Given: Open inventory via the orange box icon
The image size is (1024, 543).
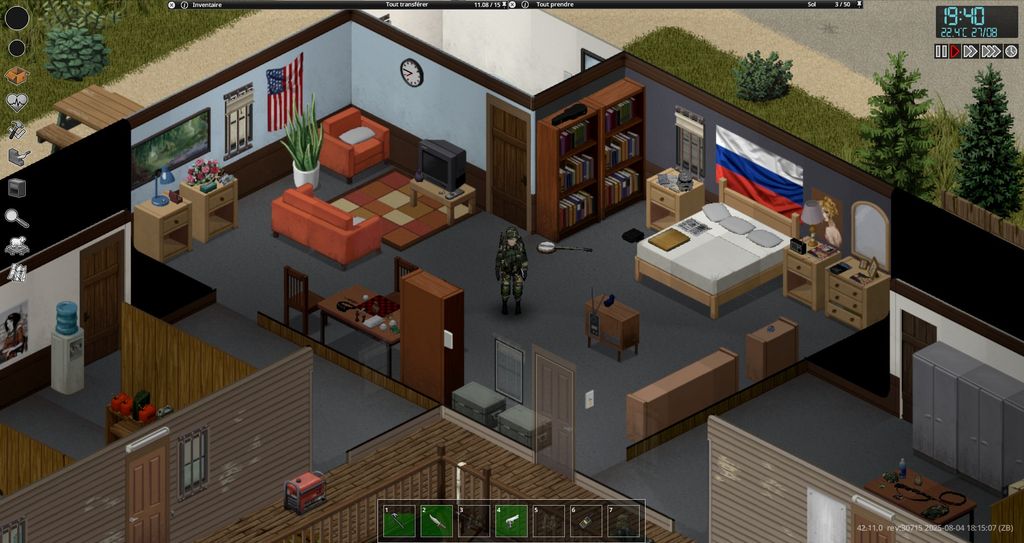Looking at the screenshot, I should pyautogui.click(x=16, y=76).
